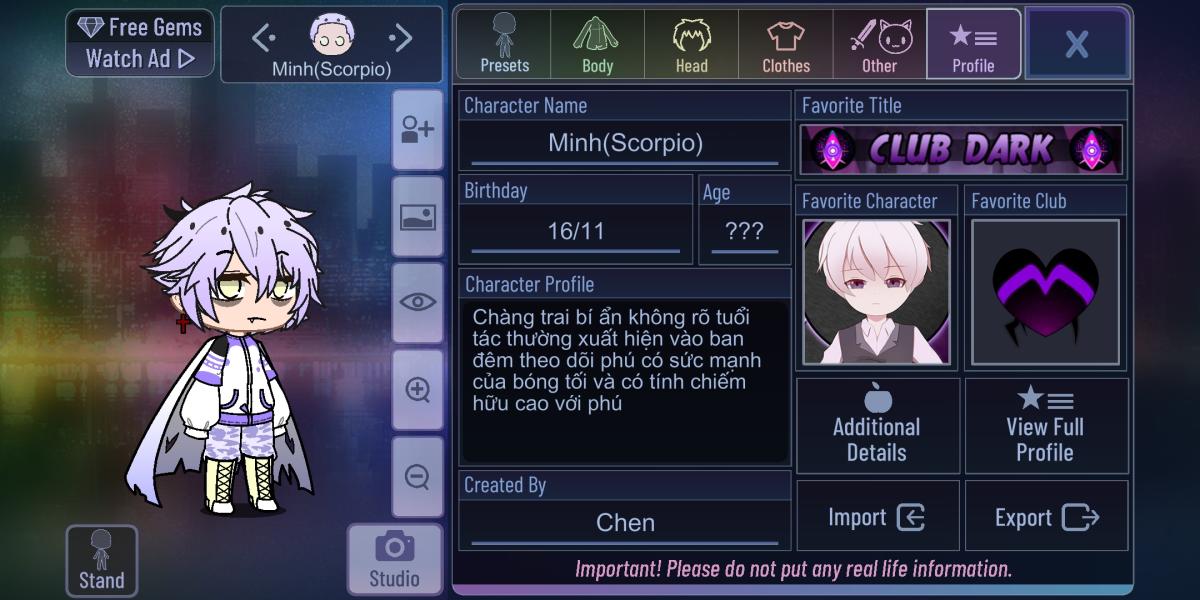Screen dimensions: 1200x600
Task: Switch to the previous character with left arrow
Action: pos(263,39)
